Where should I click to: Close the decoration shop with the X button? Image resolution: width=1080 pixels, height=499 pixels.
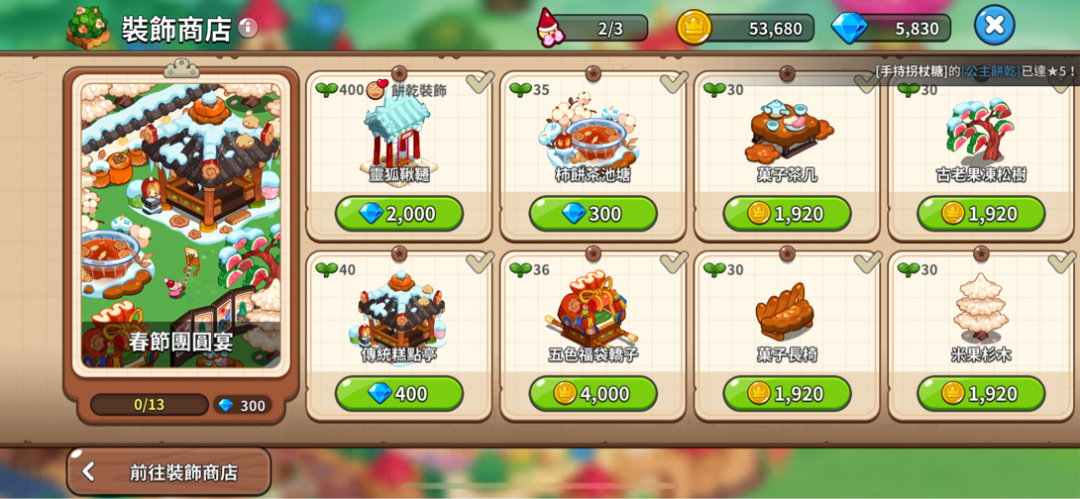pyautogui.click(x=993, y=25)
